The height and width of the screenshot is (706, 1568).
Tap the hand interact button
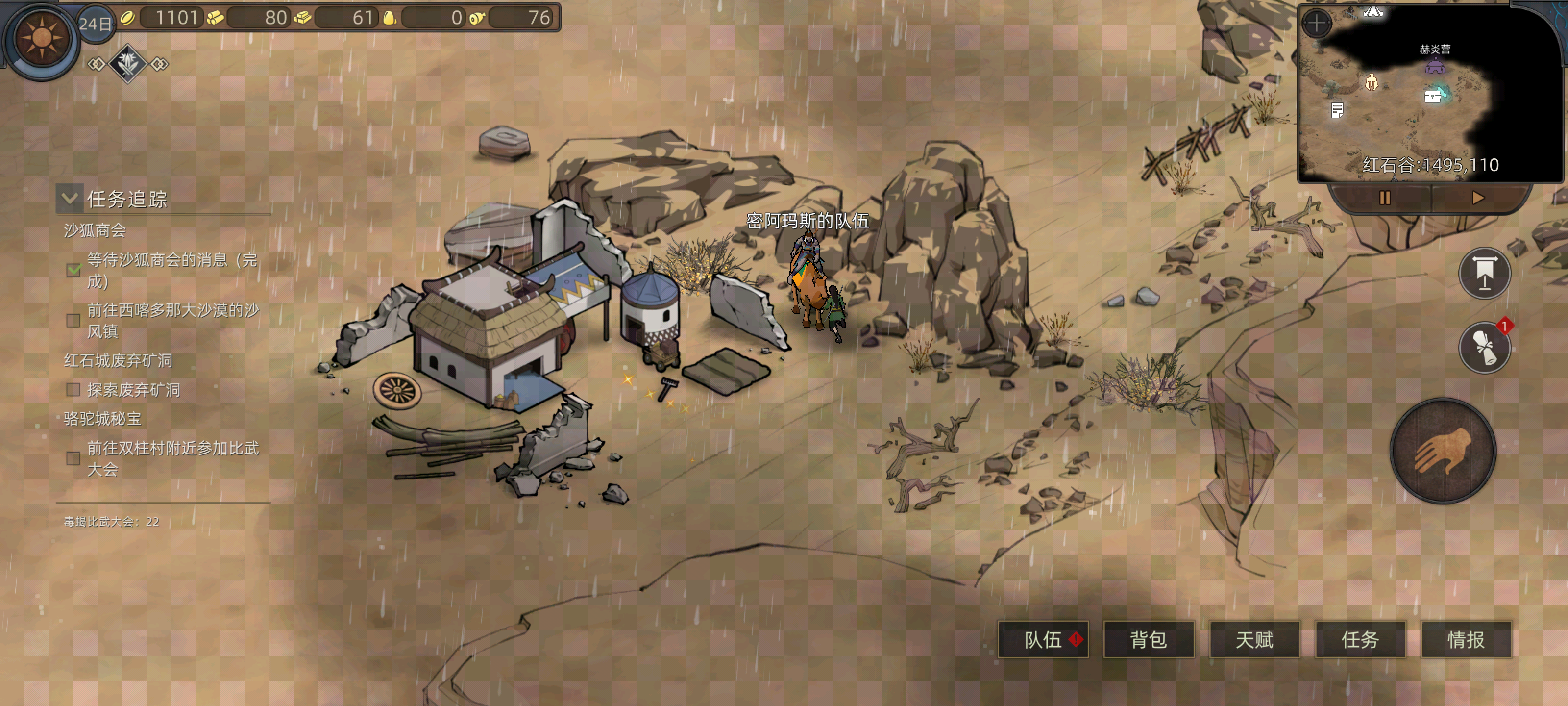[x=1443, y=452]
